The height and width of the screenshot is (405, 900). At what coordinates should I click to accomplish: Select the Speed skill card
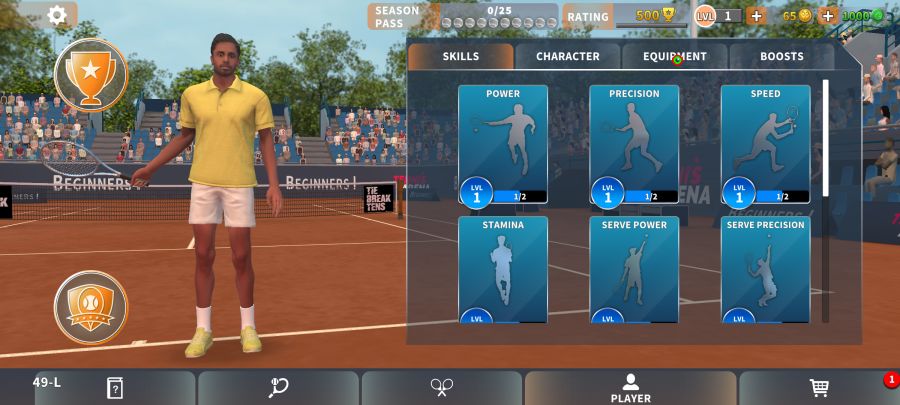pyautogui.click(x=765, y=145)
